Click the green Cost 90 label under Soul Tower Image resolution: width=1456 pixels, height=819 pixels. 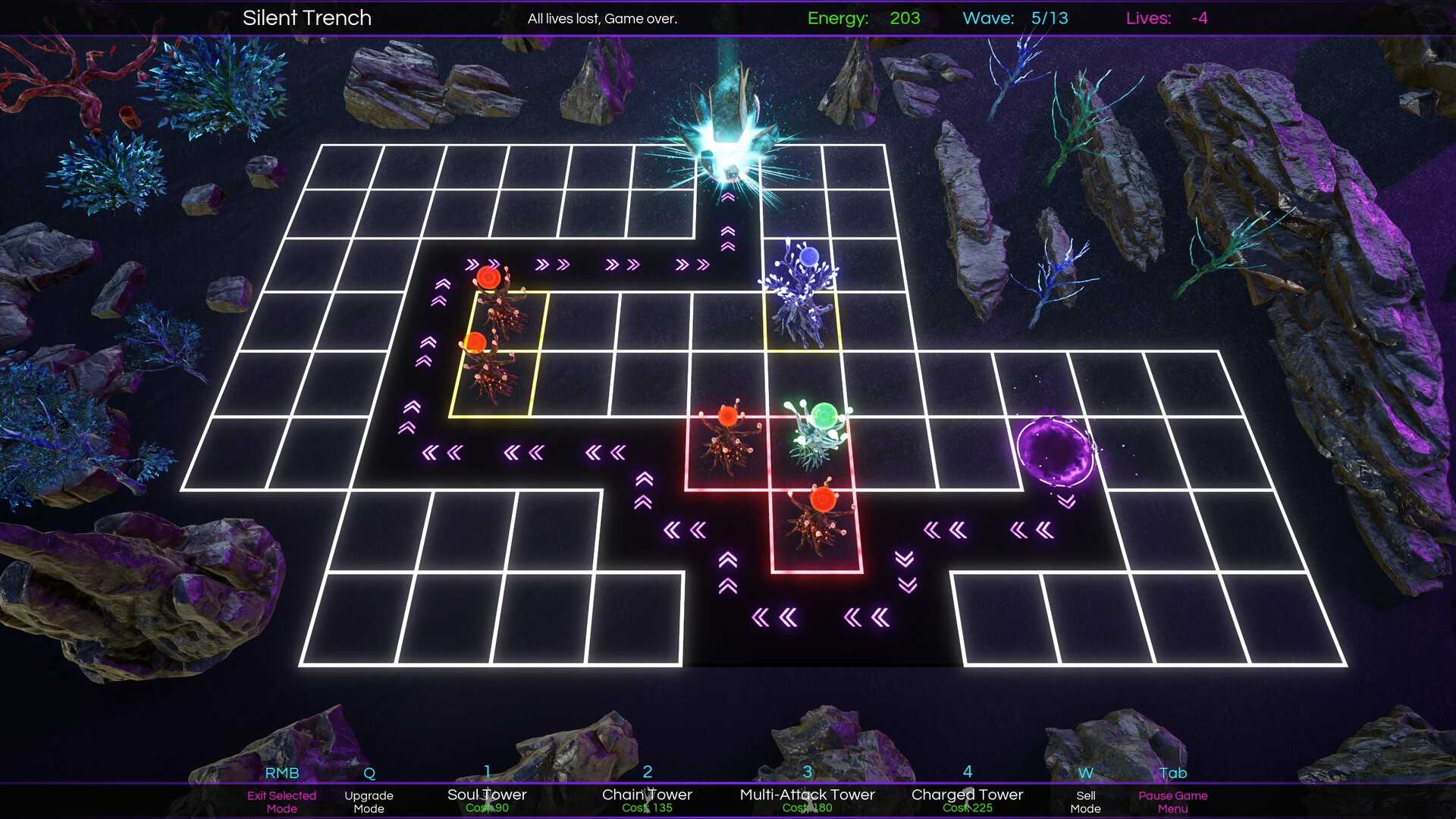tap(487, 808)
